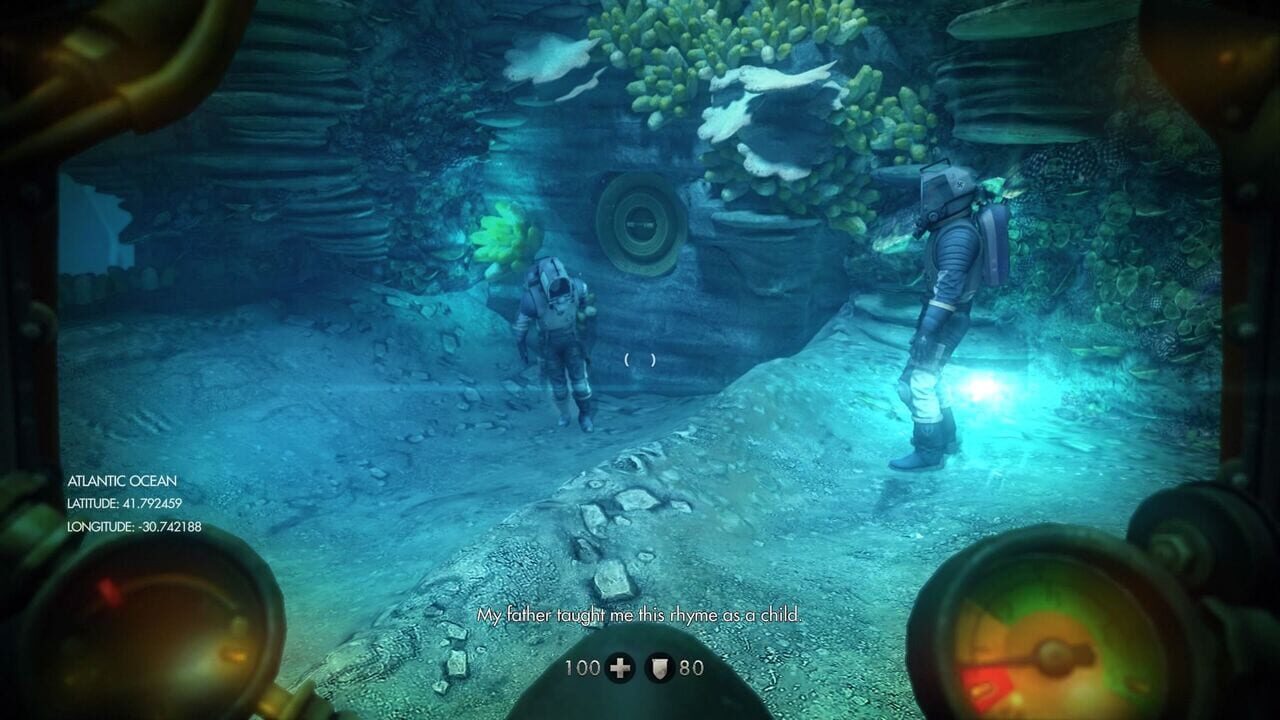The image size is (1280, 720).
Task: Select the subtitle text about the father's rhyme
Action: [640, 617]
